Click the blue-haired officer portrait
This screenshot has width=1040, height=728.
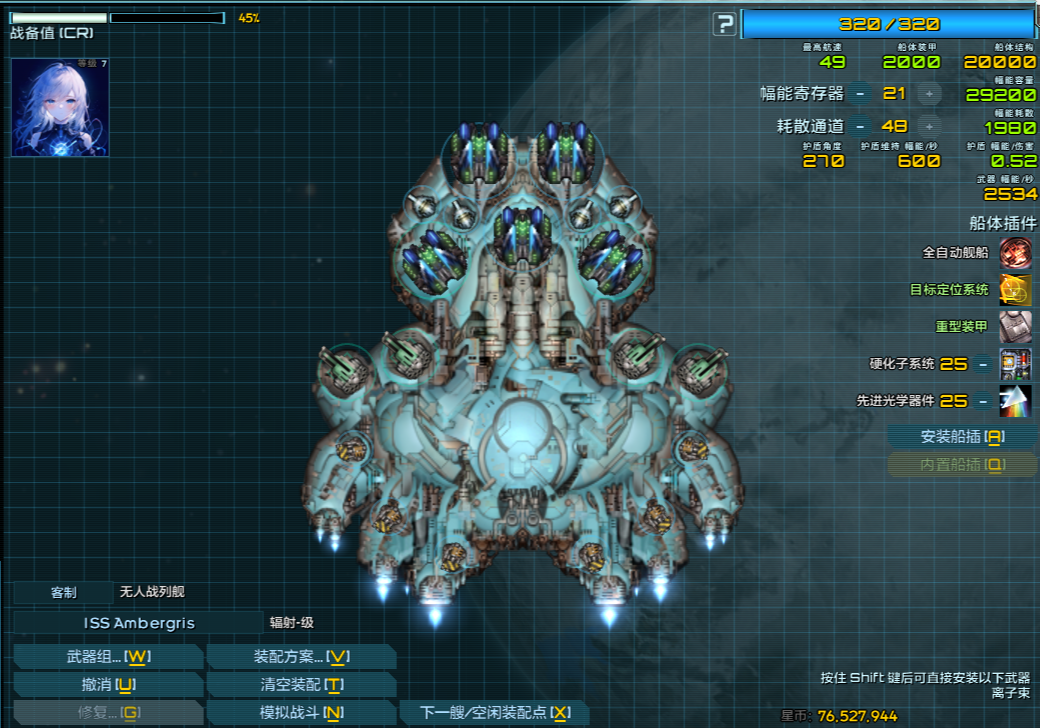pos(60,107)
